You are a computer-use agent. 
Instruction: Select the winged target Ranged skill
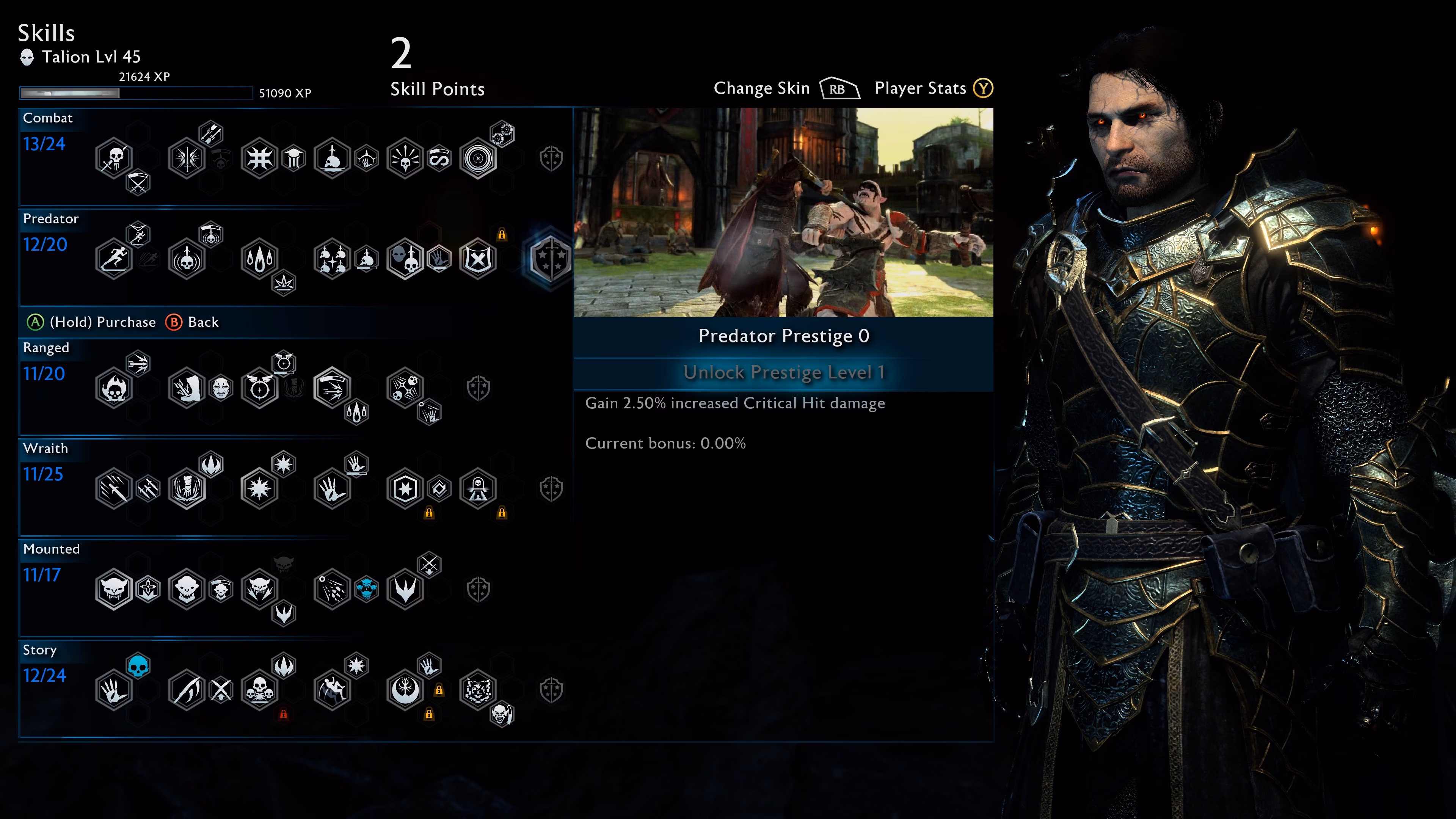[x=259, y=388]
